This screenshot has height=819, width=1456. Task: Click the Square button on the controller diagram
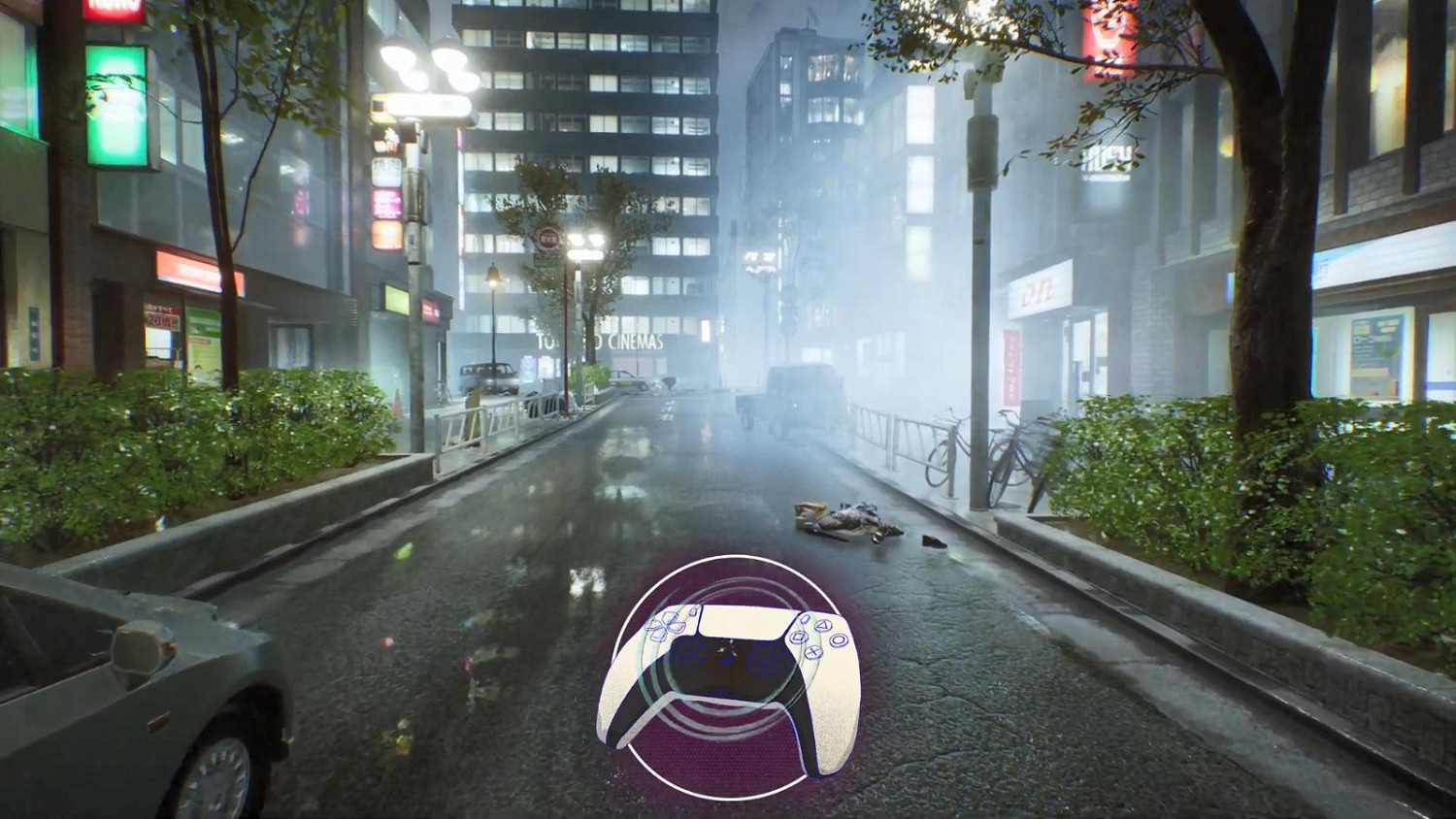798,637
